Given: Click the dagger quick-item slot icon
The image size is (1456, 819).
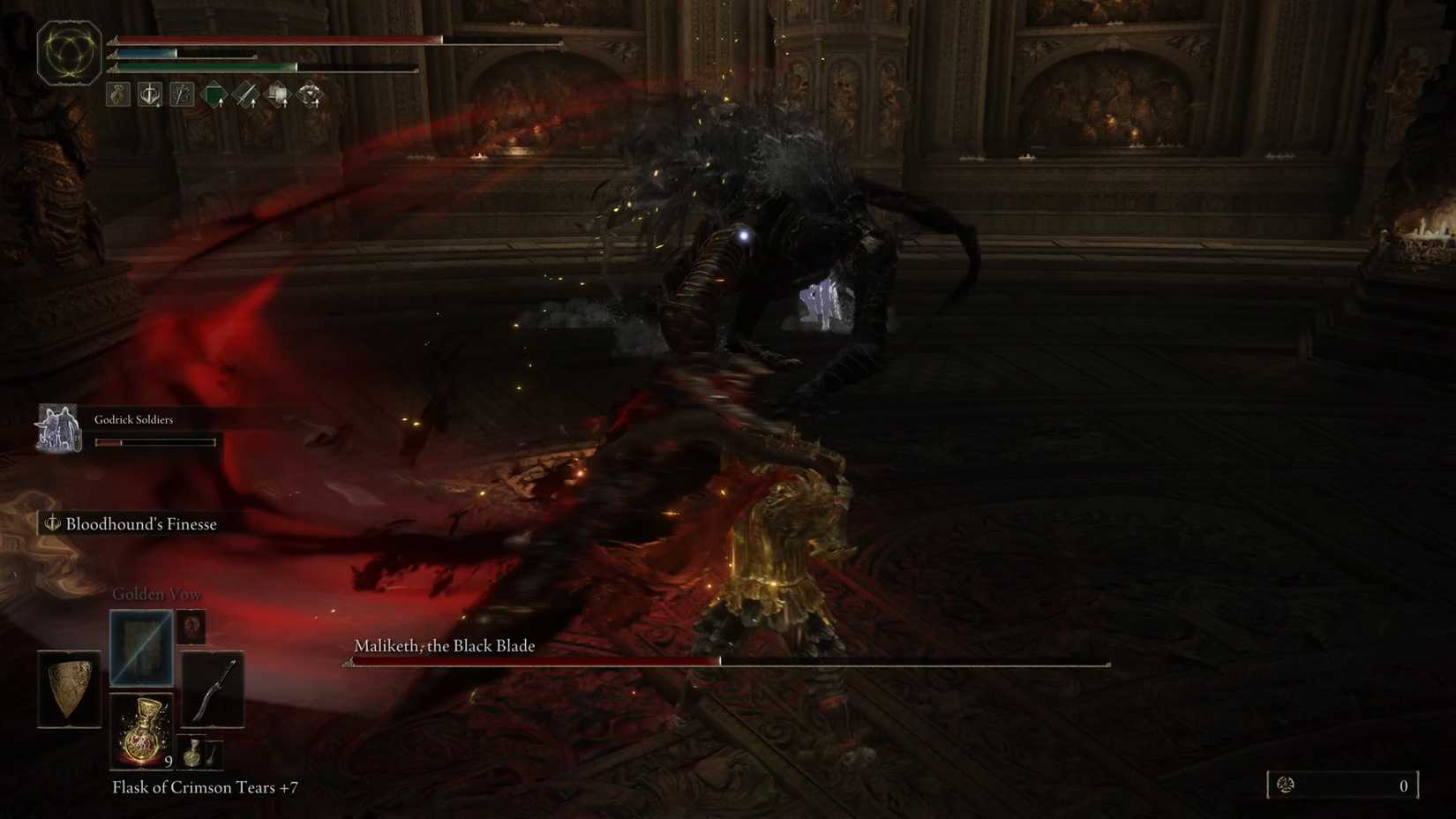Looking at the screenshot, I should point(214,752).
